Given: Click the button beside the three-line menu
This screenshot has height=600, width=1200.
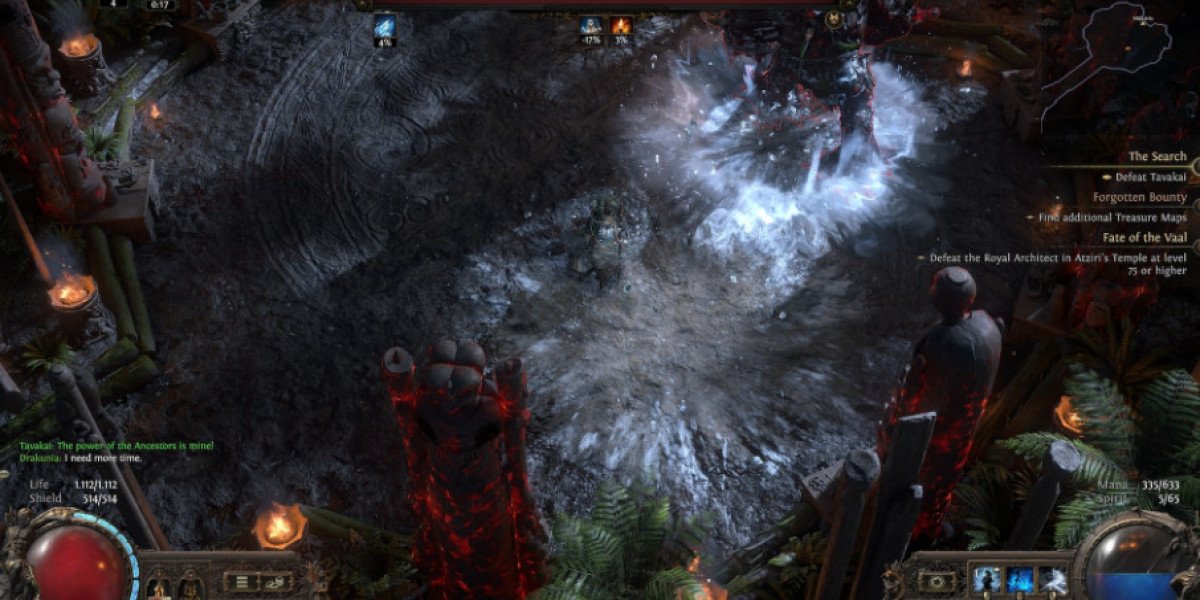Looking at the screenshot, I should point(276,582).
